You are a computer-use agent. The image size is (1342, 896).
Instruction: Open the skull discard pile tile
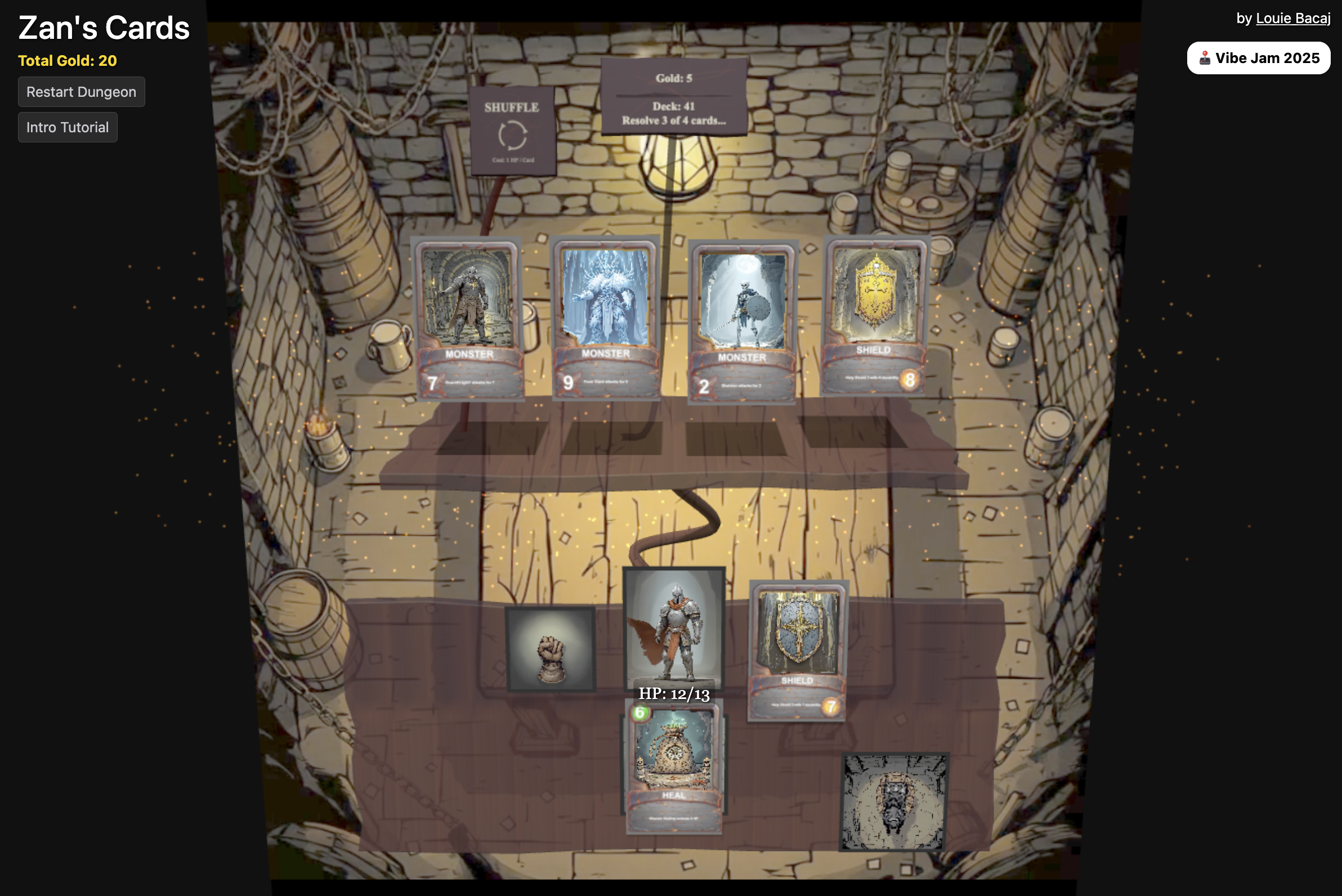click(x=894, y=801)
